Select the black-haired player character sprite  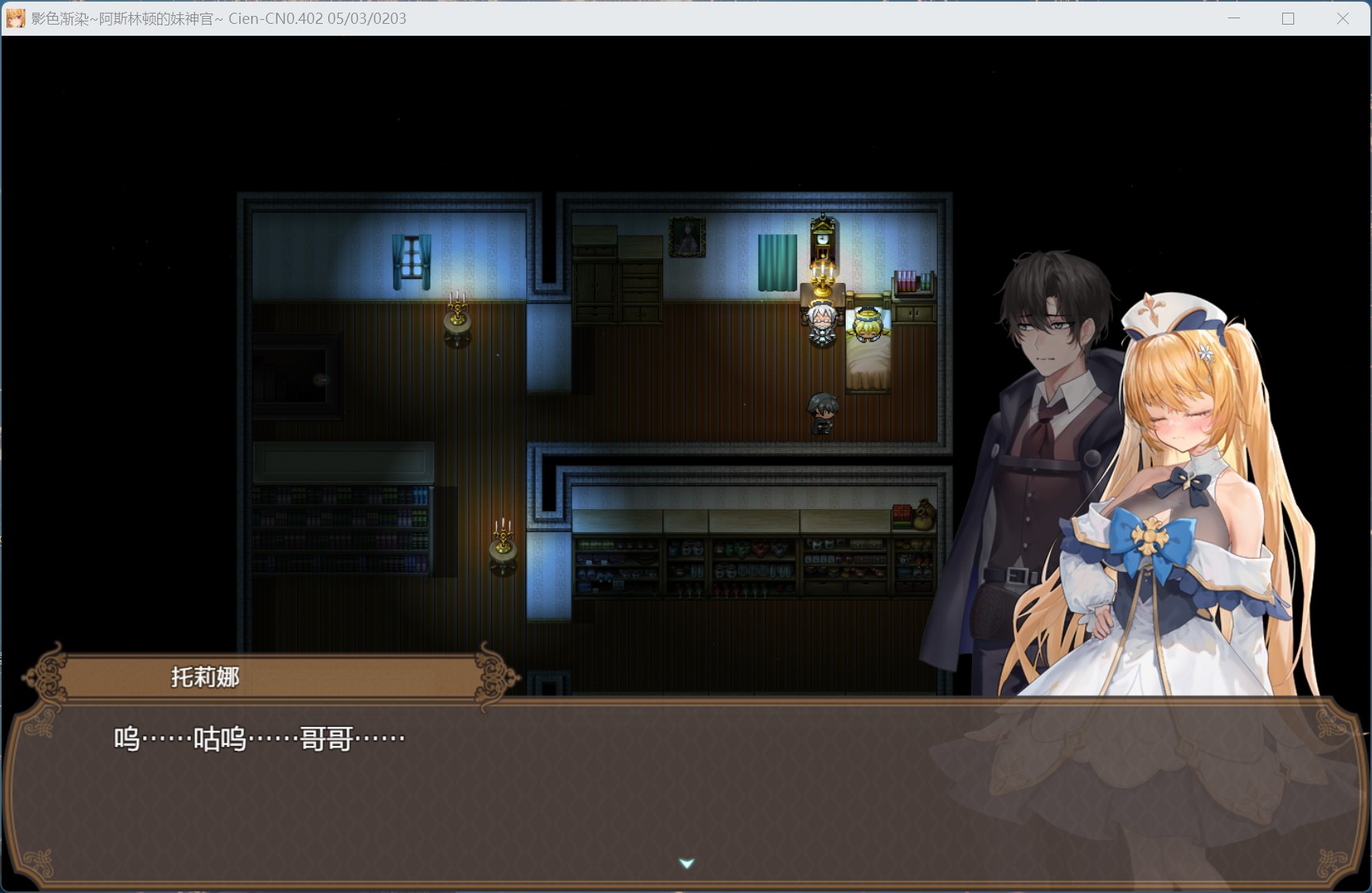coord(820,413)
